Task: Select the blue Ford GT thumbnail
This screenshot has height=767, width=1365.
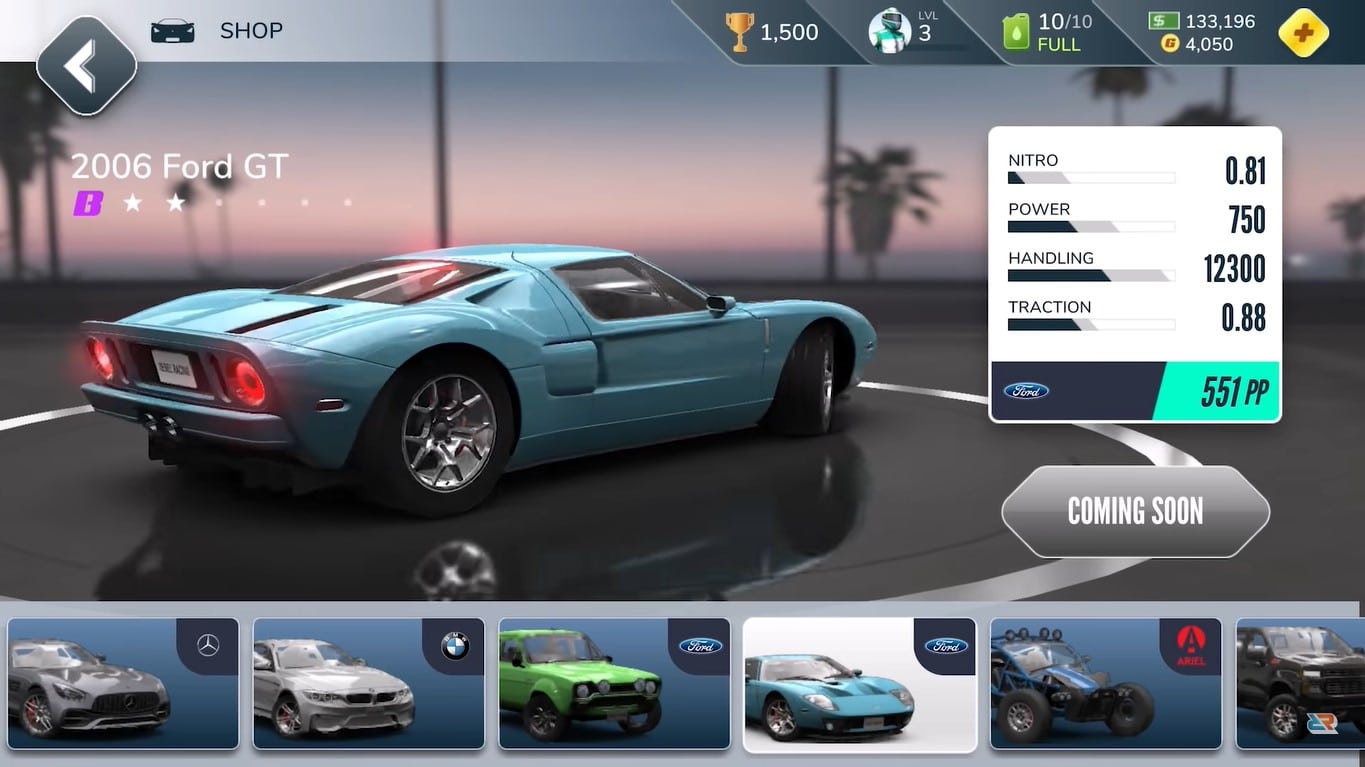Action: tap(859, 684)
